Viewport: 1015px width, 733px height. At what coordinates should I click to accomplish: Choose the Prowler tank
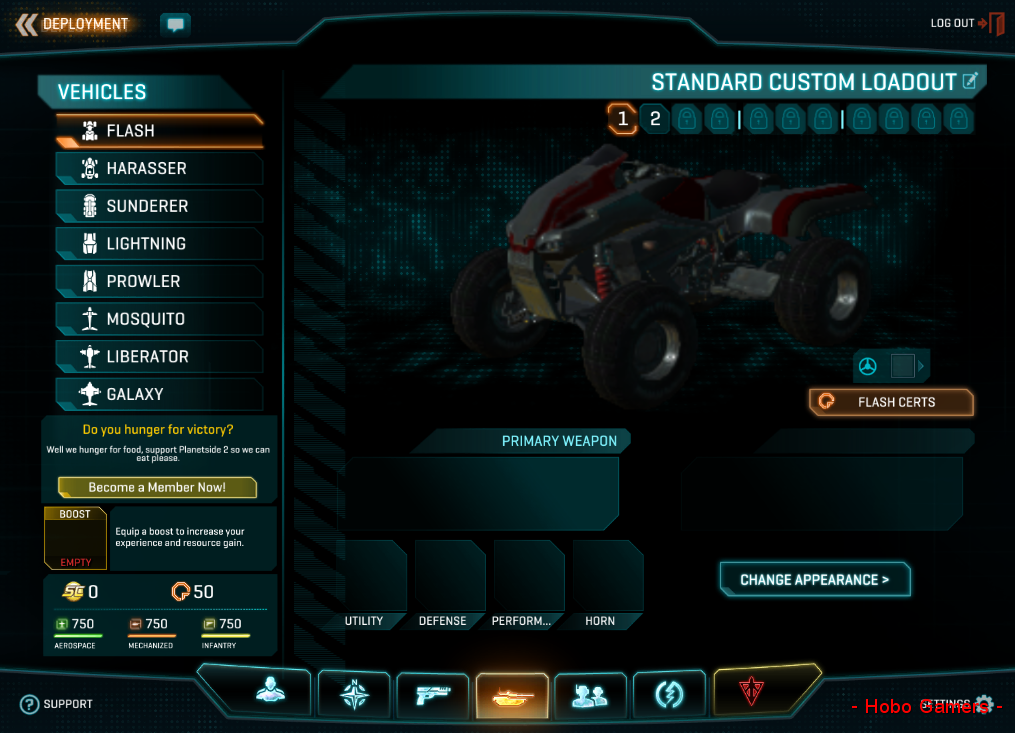(x=160, y=281)
